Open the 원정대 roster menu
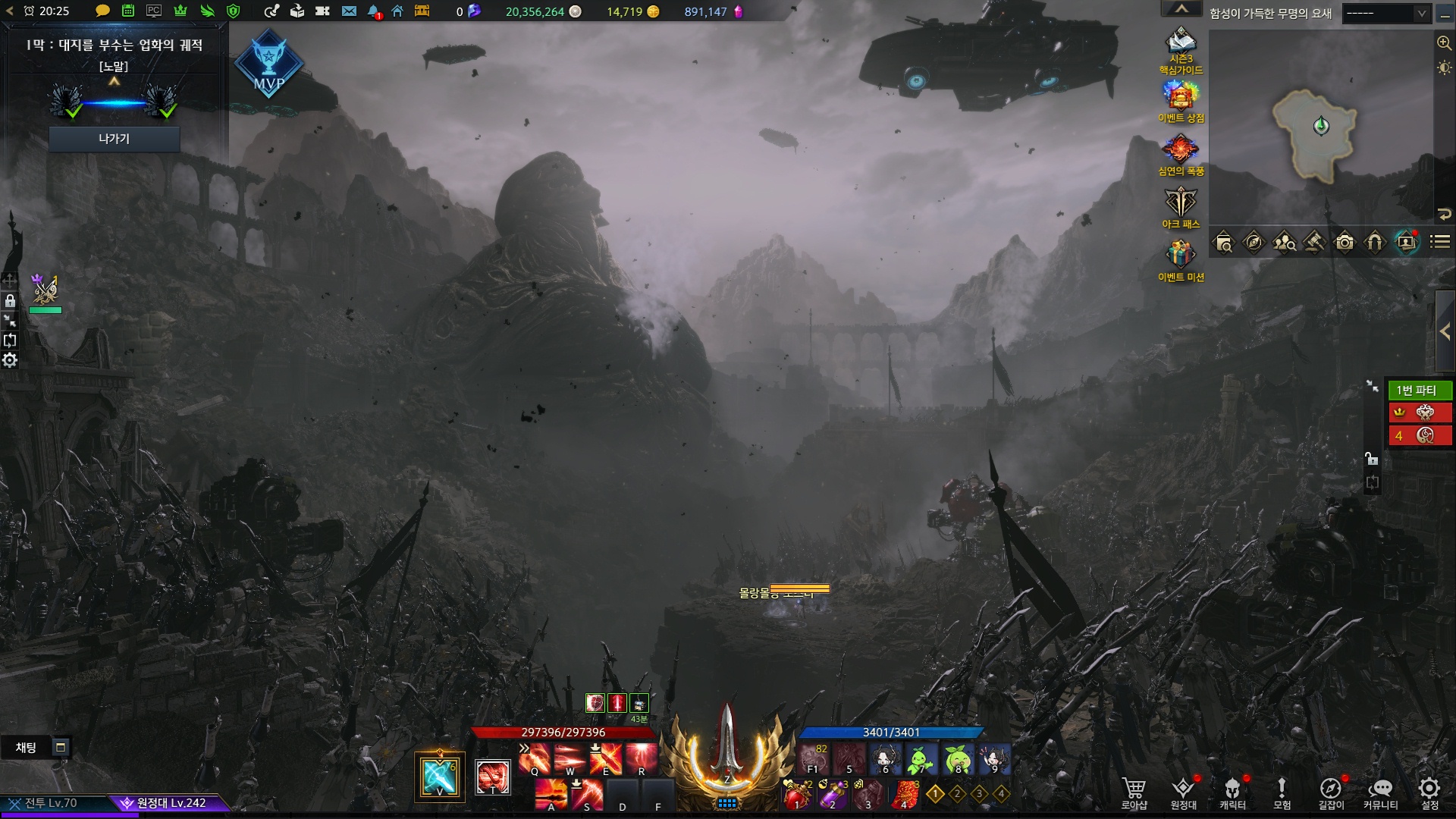The image size is (1456, 819). pos(1183,792)
